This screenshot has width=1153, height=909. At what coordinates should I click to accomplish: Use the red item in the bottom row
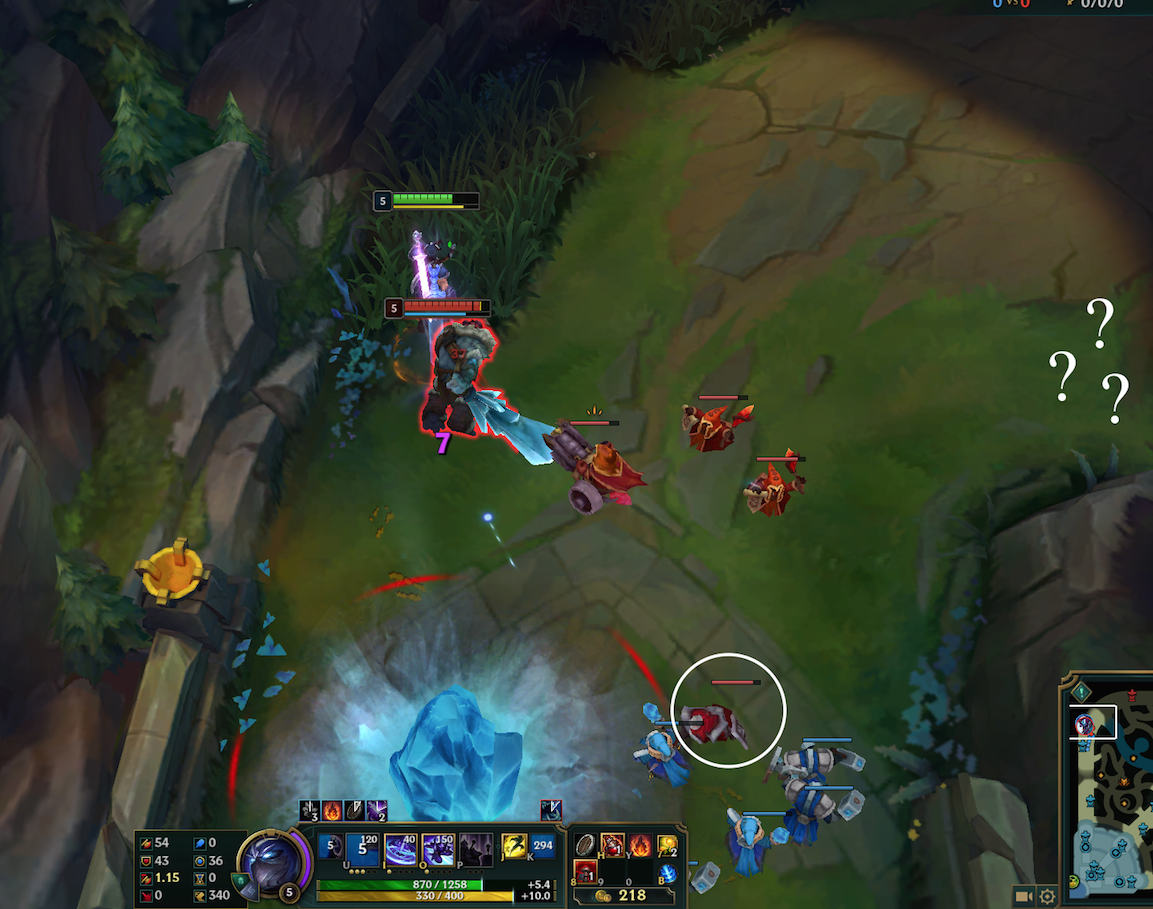[585, 873]
